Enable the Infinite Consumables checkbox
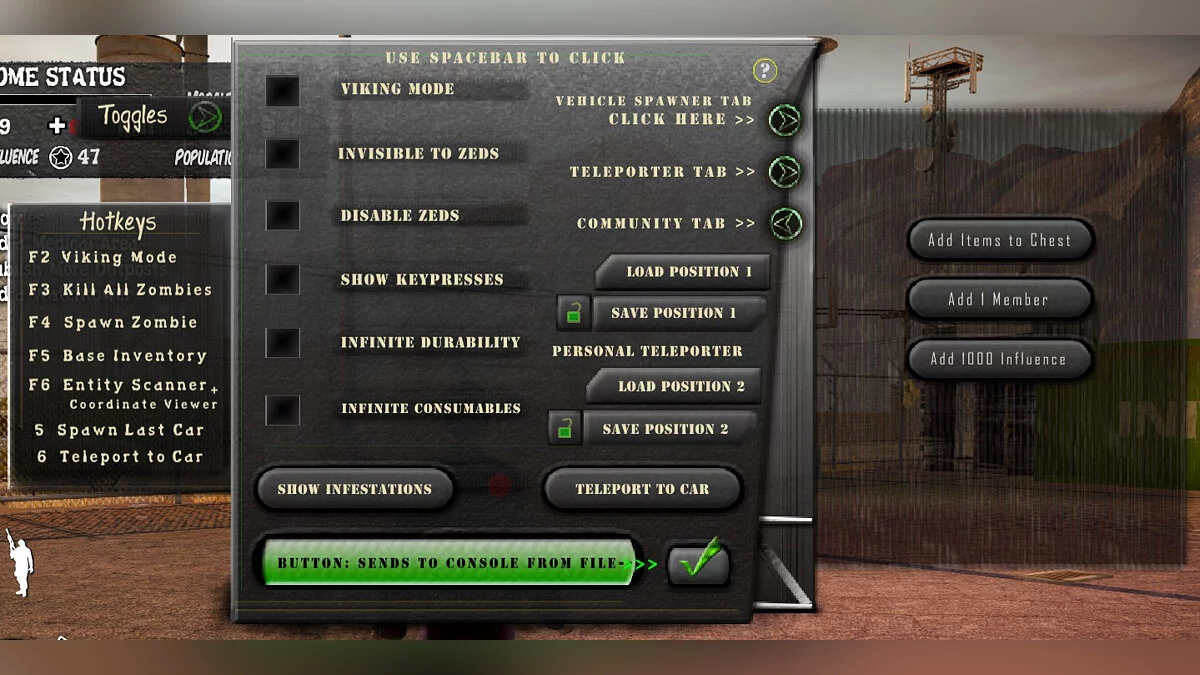This screenshot has height=675, width=1200. [283, 409]
